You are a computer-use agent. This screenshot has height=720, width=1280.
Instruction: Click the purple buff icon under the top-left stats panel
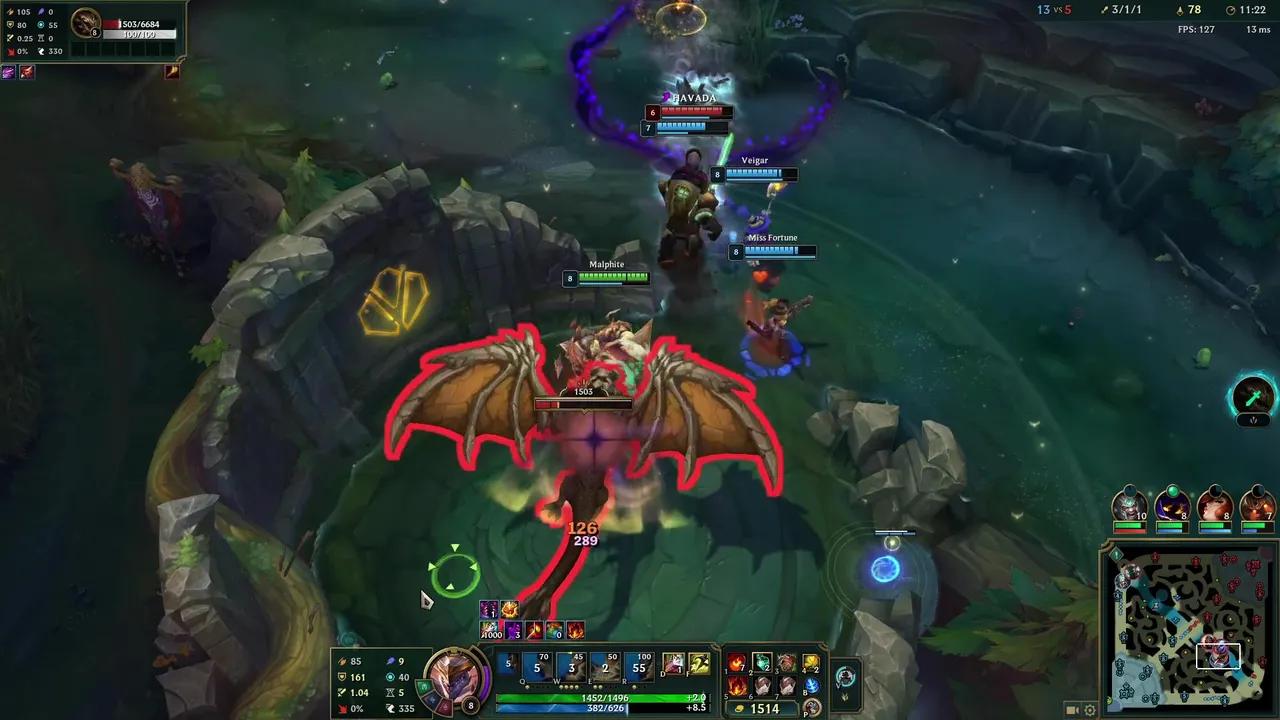(8, 71)
